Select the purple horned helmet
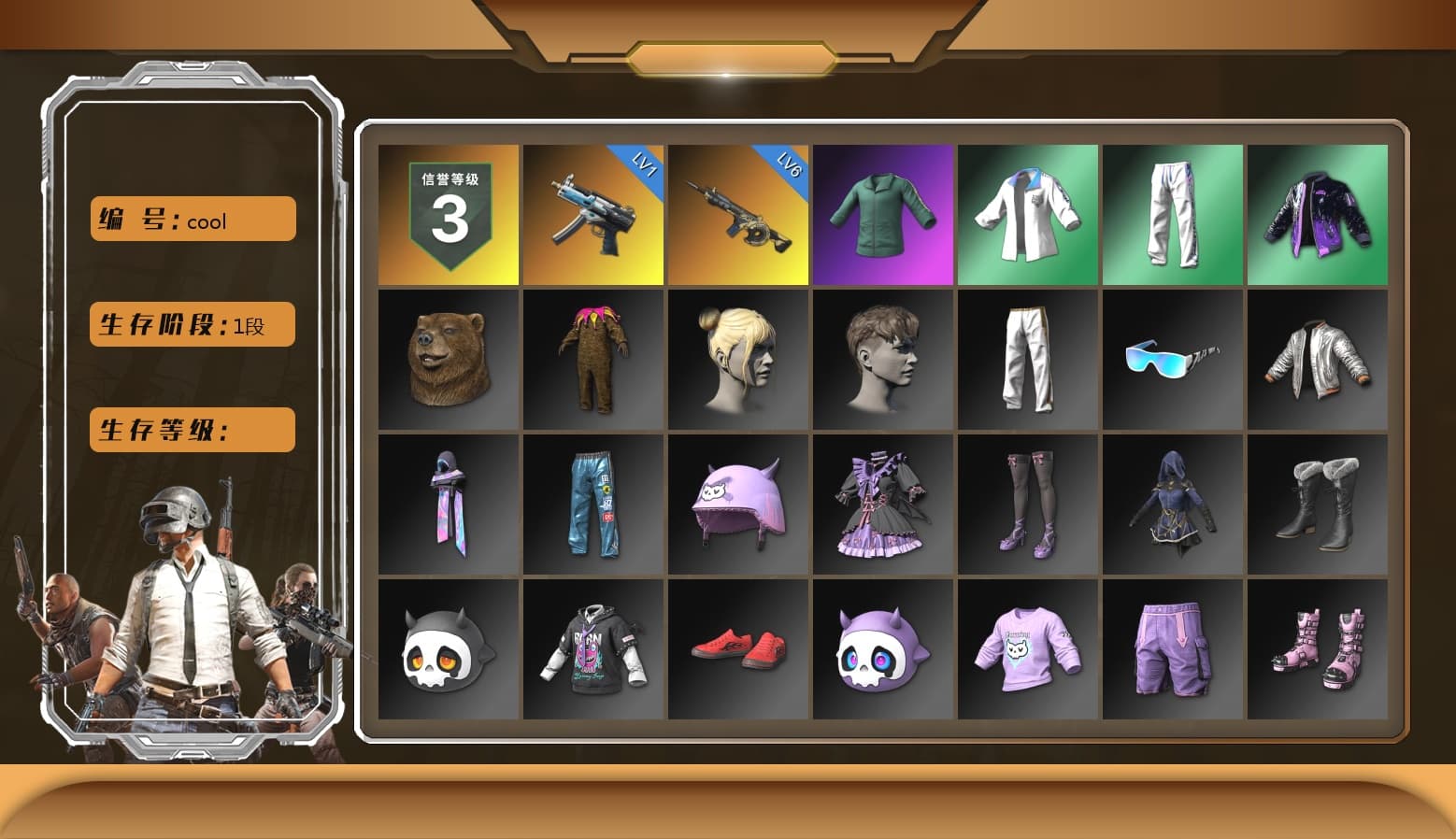Viewport: 1456px width, 839px height. (x=737, y=503)
